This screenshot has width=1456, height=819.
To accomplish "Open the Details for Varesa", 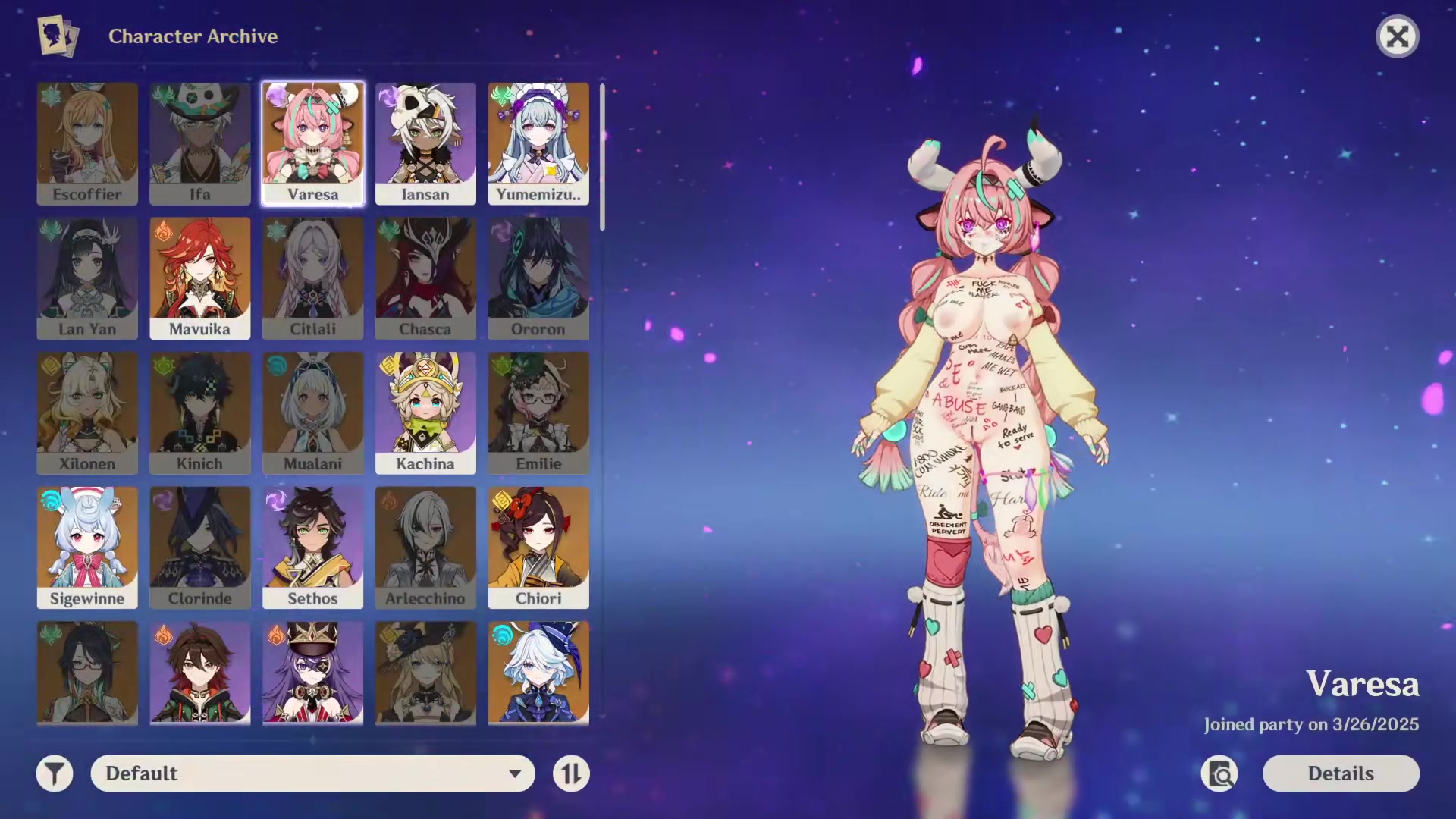I will 1340,773.
